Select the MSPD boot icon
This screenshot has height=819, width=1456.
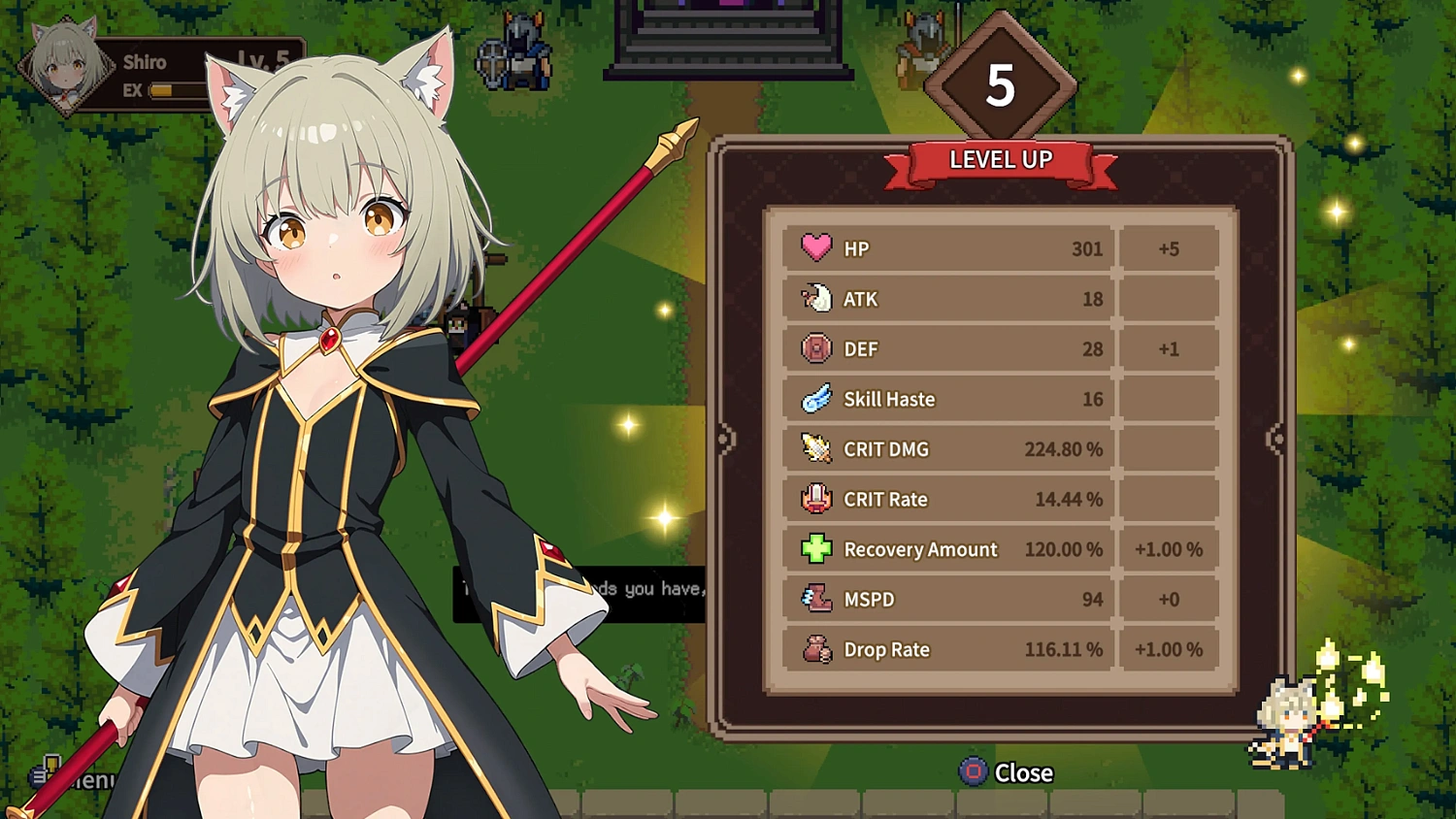[x=815, y=599]
